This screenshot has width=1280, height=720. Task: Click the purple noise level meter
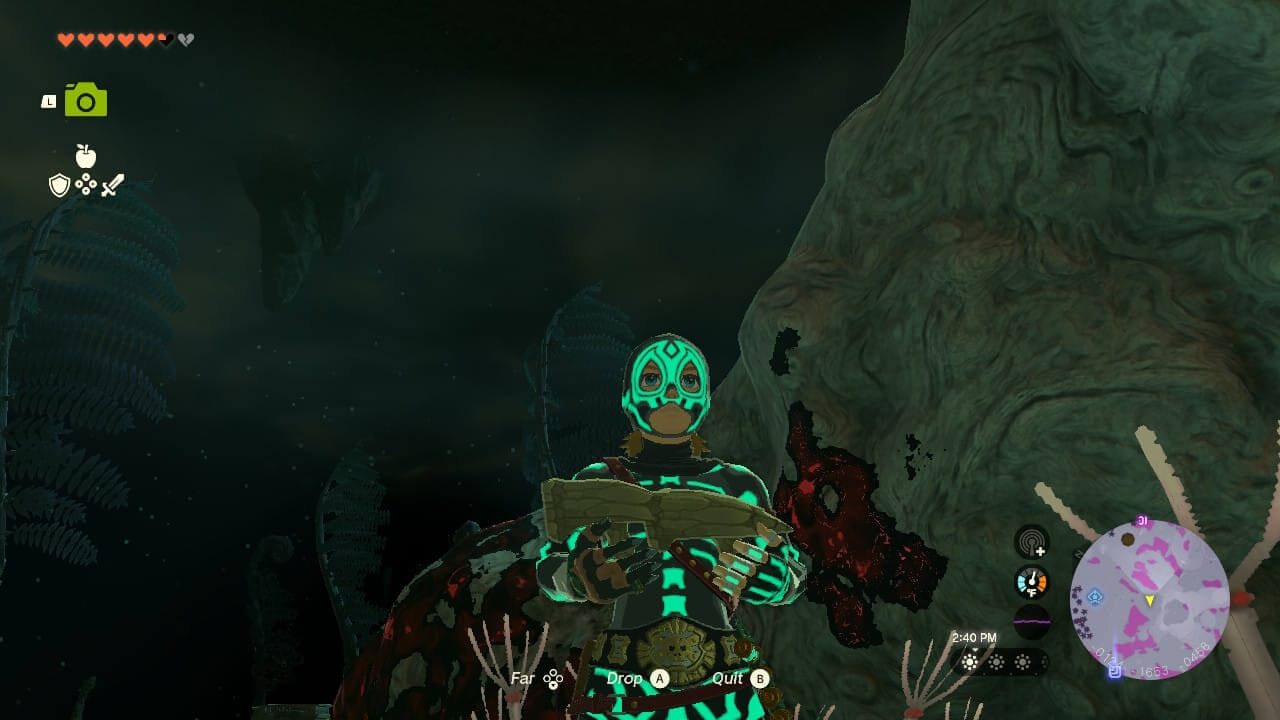click(x=1031, y=621)
